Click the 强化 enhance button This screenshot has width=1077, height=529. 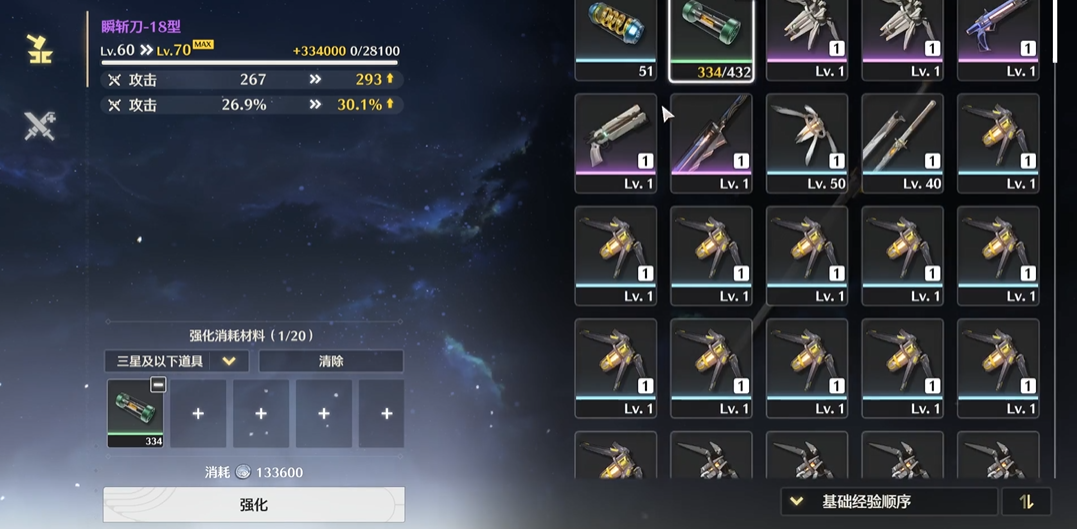tap(254, 505)
